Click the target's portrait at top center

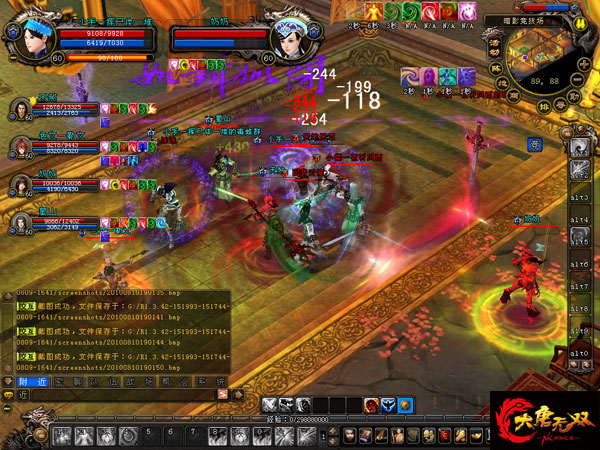pos(288,39)
